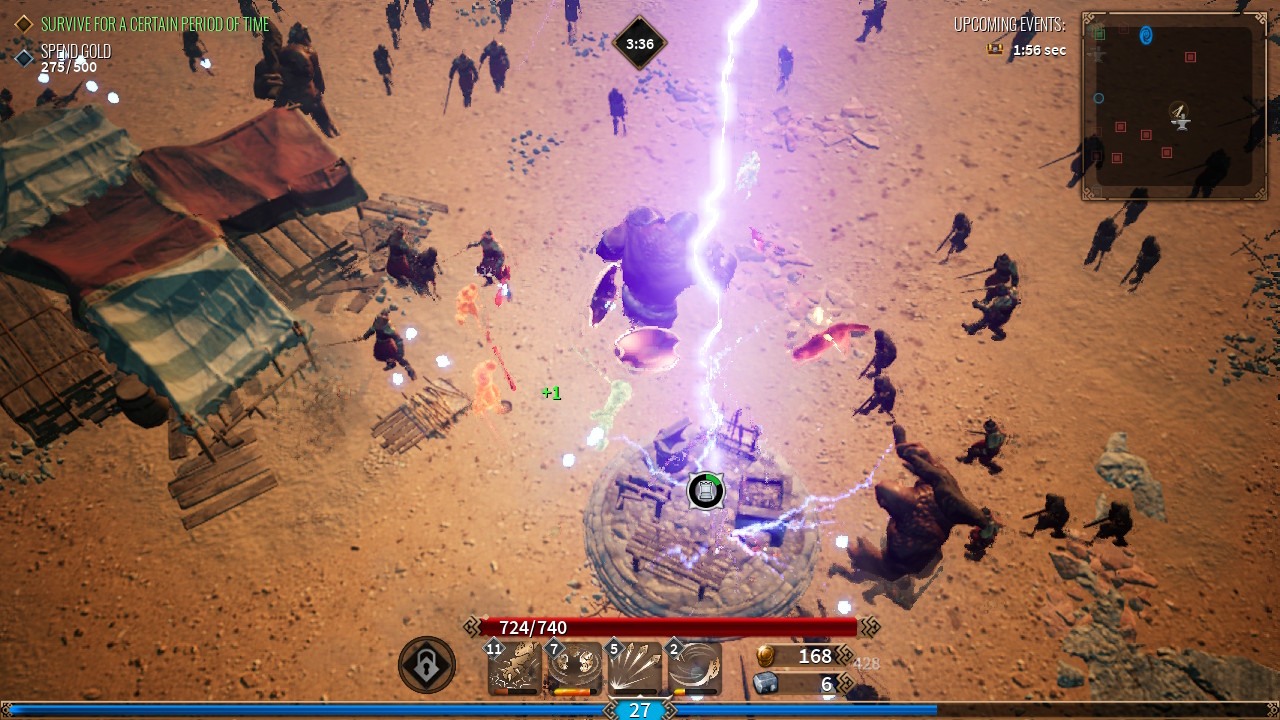The height and width of the screenshot is (720, 1280).
Task: Select the anvil forge marker on minimap
Action: [x=1180, y=117]
